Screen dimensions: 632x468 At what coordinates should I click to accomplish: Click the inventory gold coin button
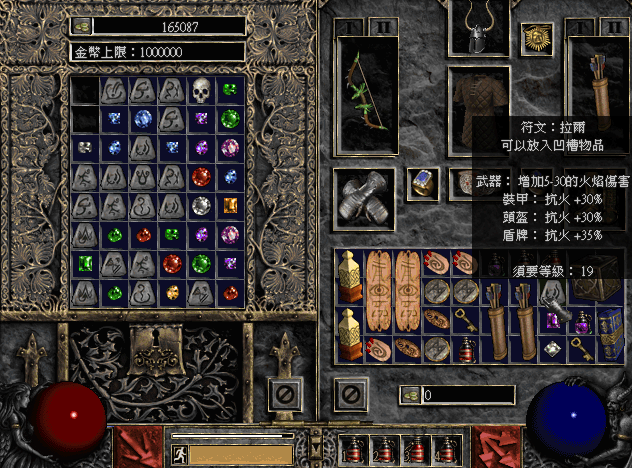[x=411, y=395]
